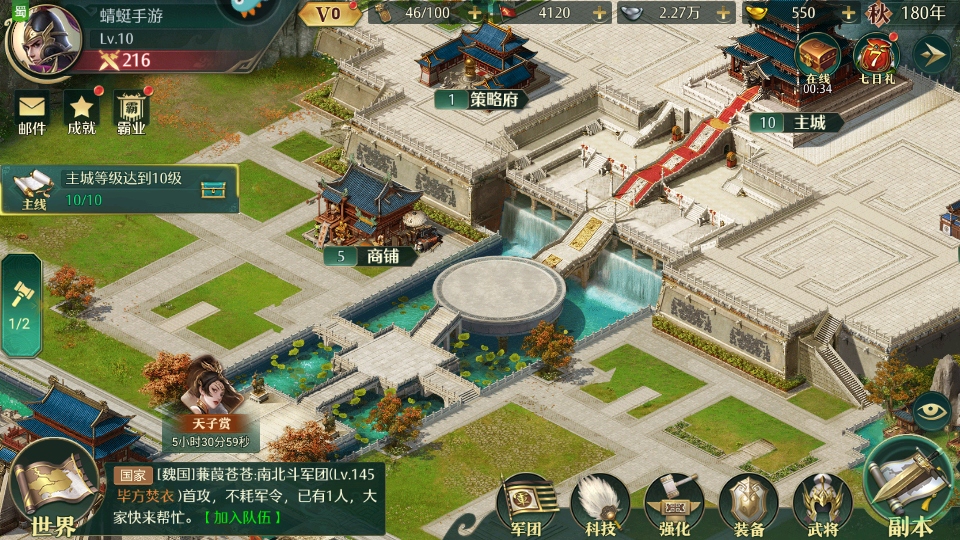The width and height of the screenshot is (960, 540).
Task: Add silver using the plus beside 2.27万
Action: [724, 14]
